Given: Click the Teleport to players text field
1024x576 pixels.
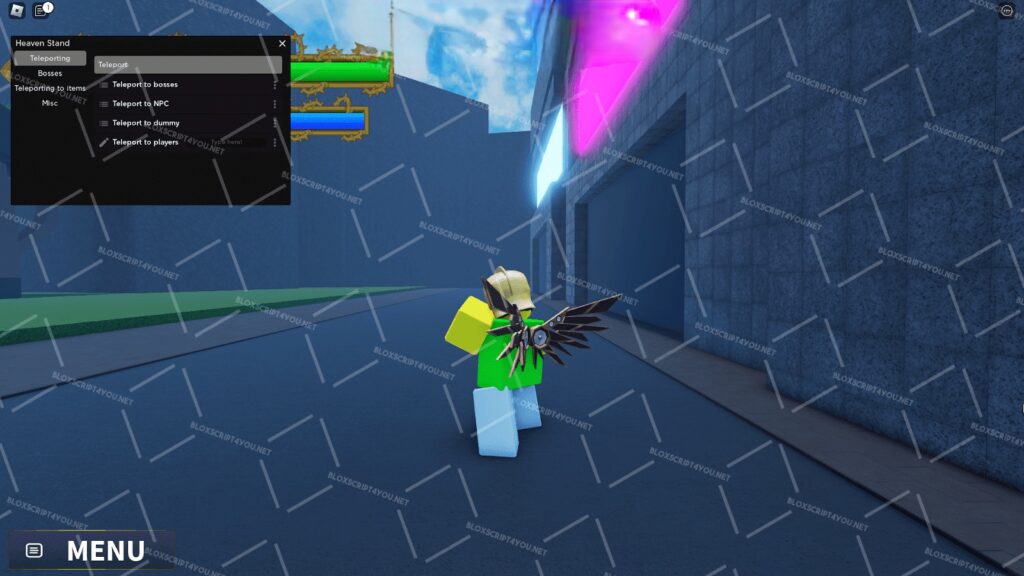Looking at the screenshot, I should pos(237,143).
